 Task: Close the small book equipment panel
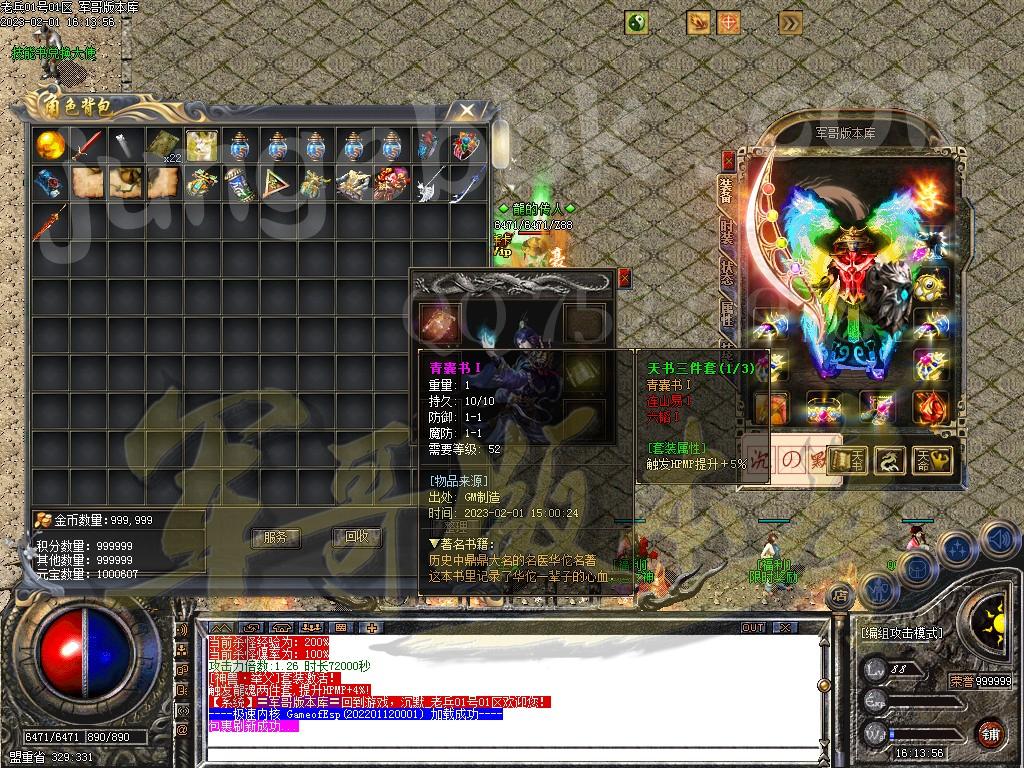tap(625, 279)
